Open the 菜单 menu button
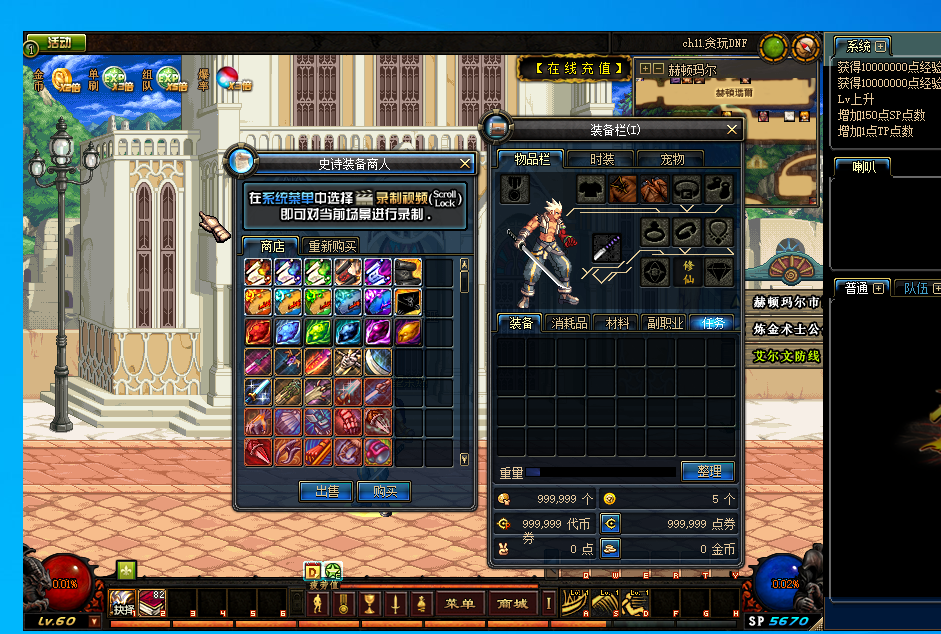 click(460, 603)
